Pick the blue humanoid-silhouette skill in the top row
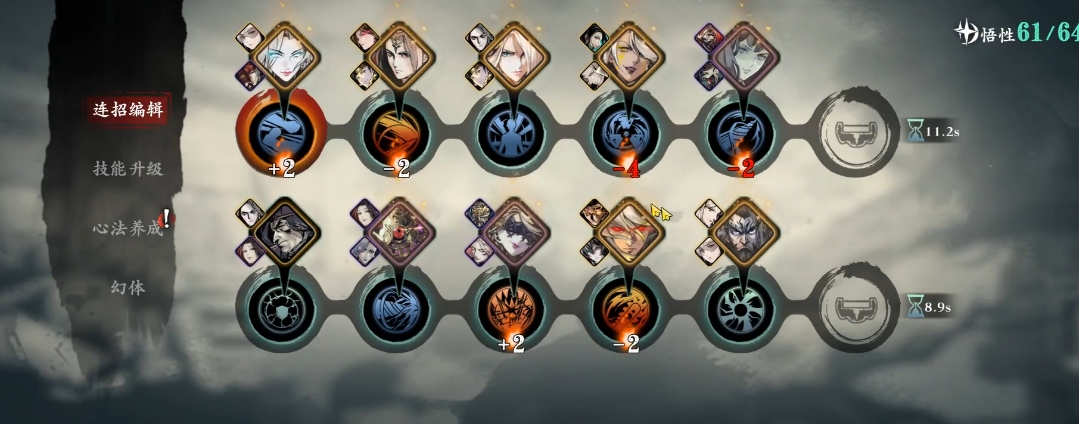The image size is (1079, 424). pyautogui.click(x=512, y=130)
